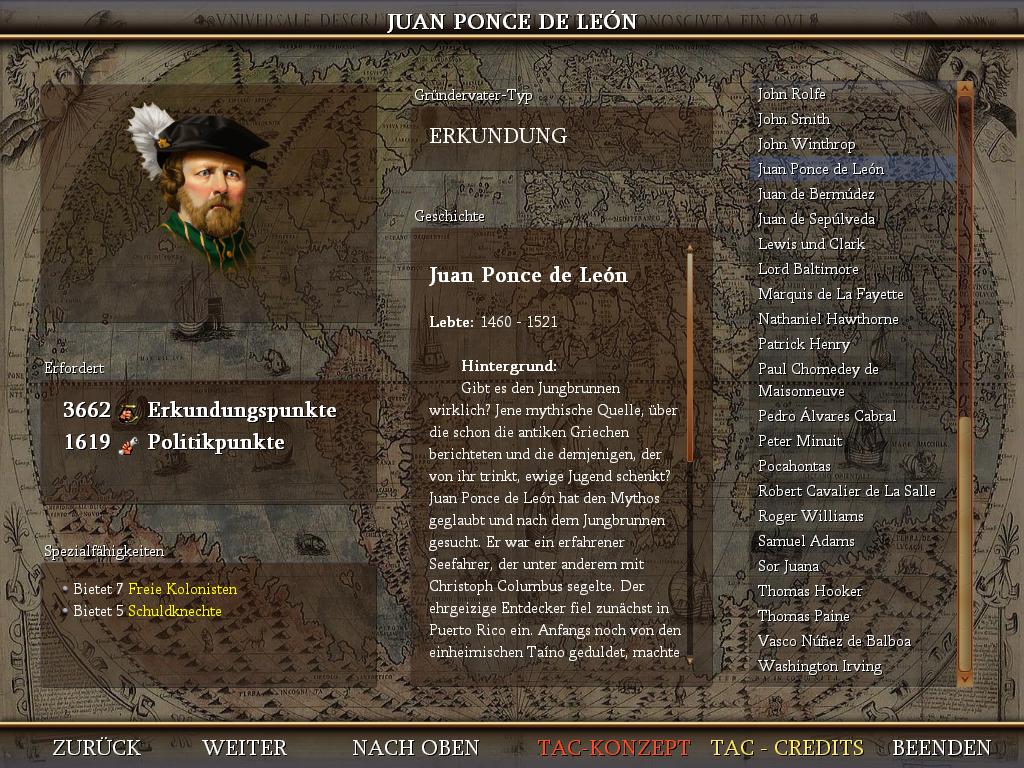Screen dimensions: 1024x768
Task: Select Marquis de La Fayette
Action: pos(830,294)
